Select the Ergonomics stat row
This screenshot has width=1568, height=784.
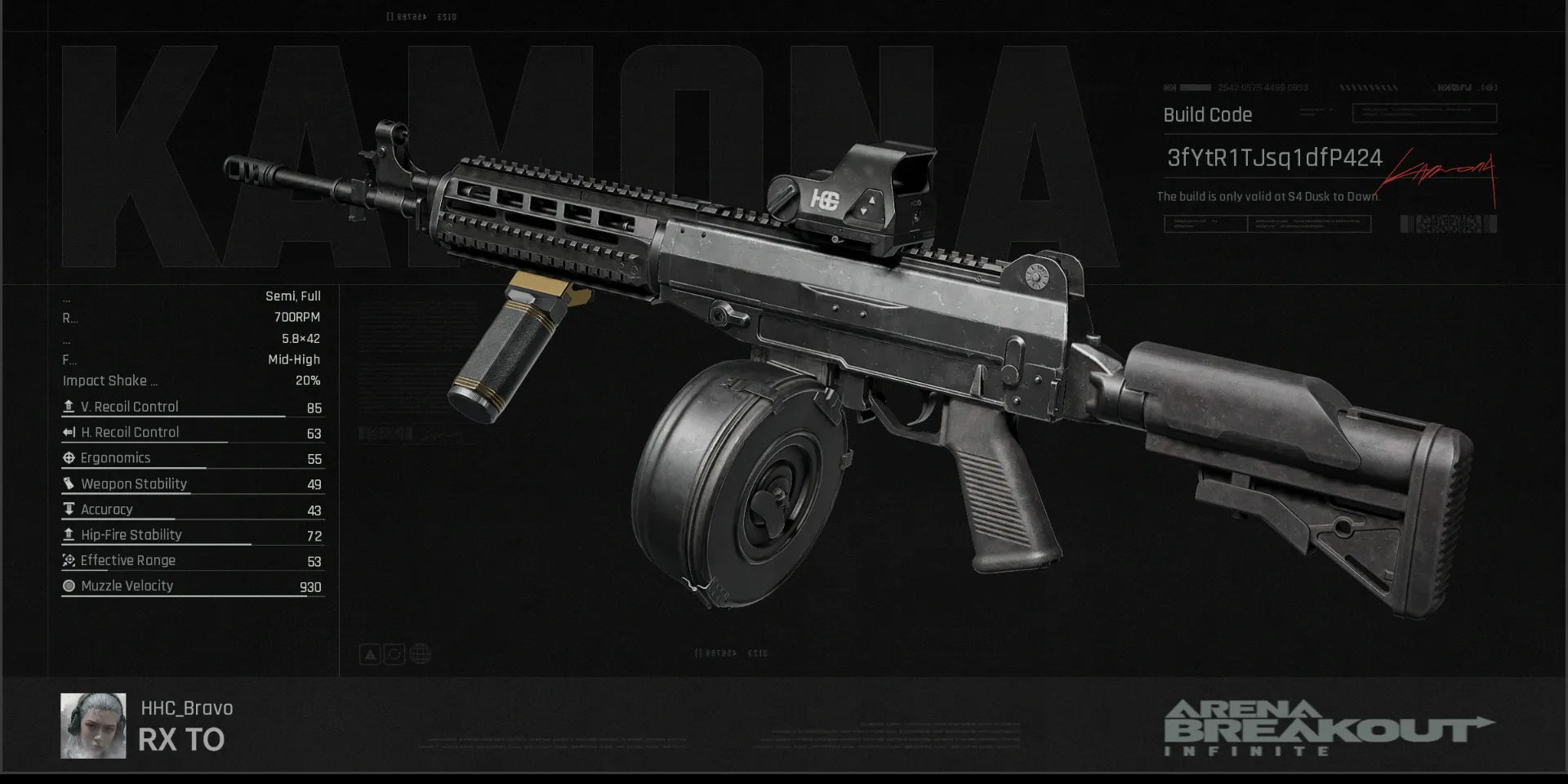[x=193, y=458]
